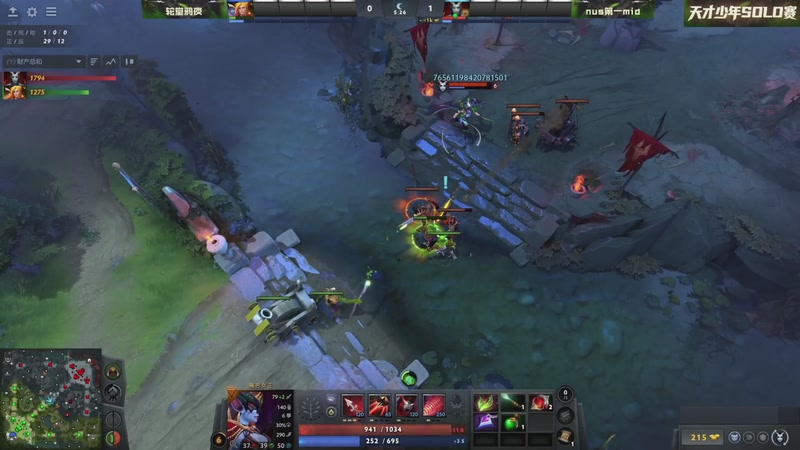800x450 pixels.
Task: Select the Queen of Pain net worth row
Action: coord(58,77)
